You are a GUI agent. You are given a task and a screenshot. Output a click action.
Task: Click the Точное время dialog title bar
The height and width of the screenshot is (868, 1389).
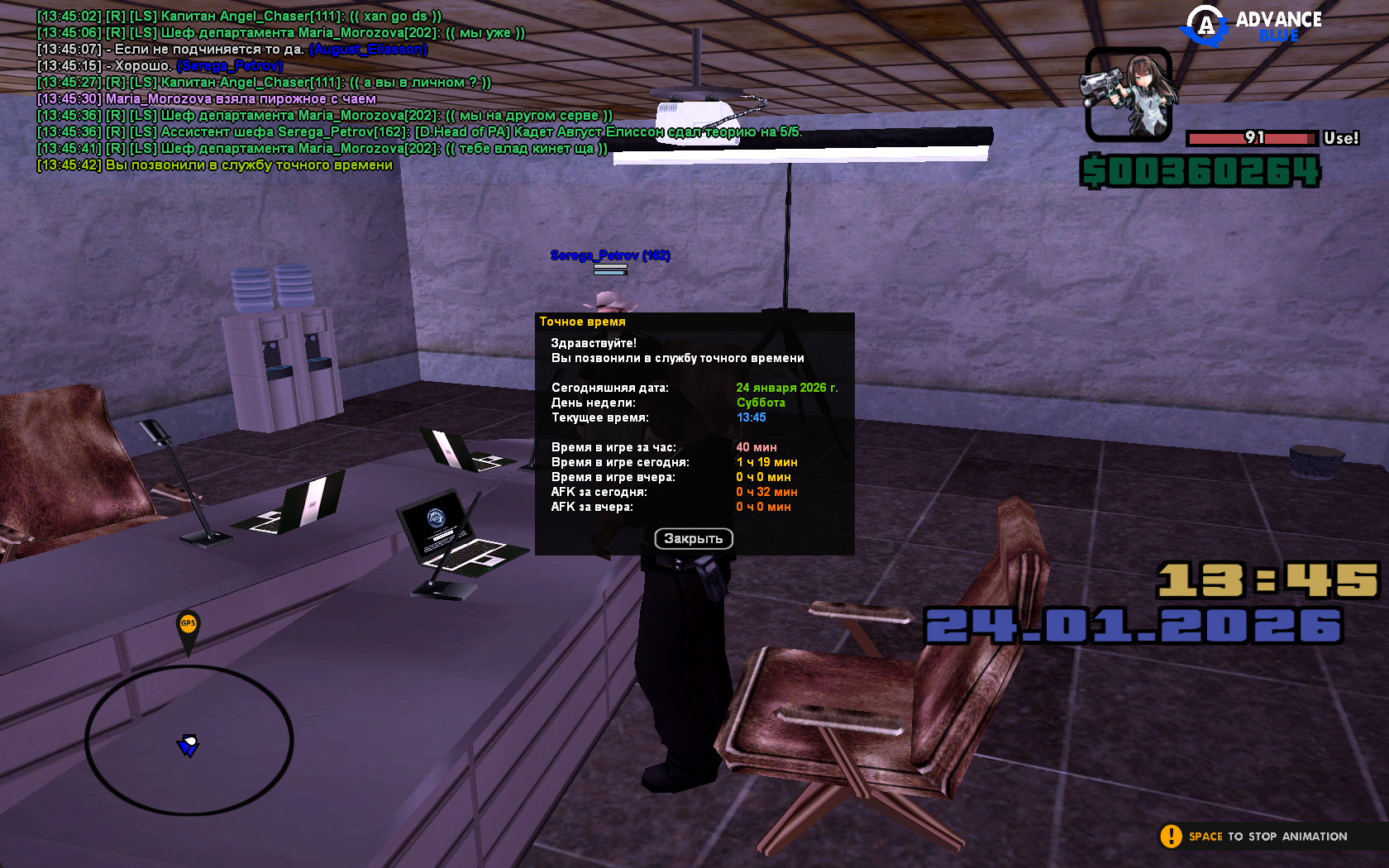[x=694, y=322]
